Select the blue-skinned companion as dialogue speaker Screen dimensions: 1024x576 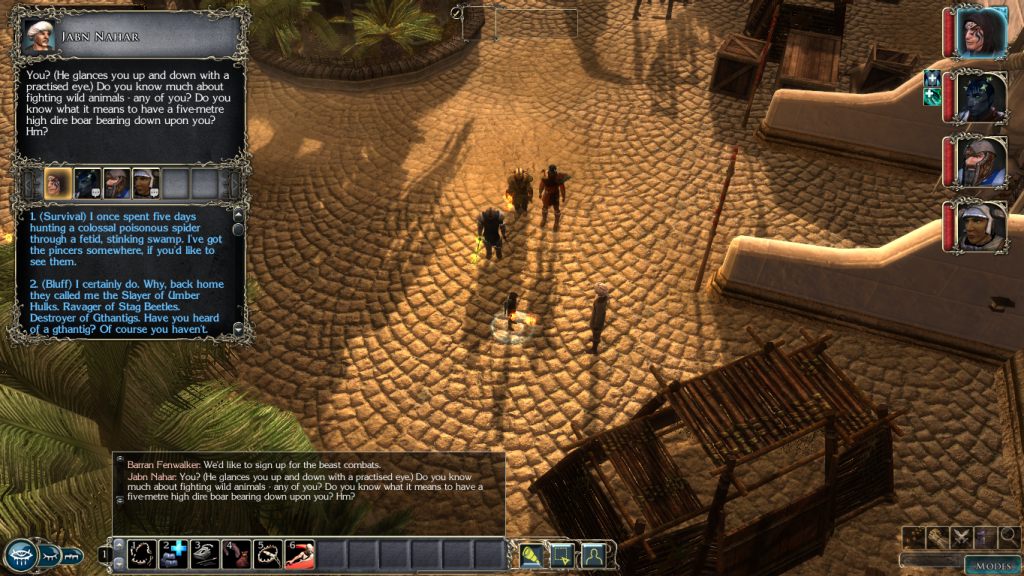87,183
